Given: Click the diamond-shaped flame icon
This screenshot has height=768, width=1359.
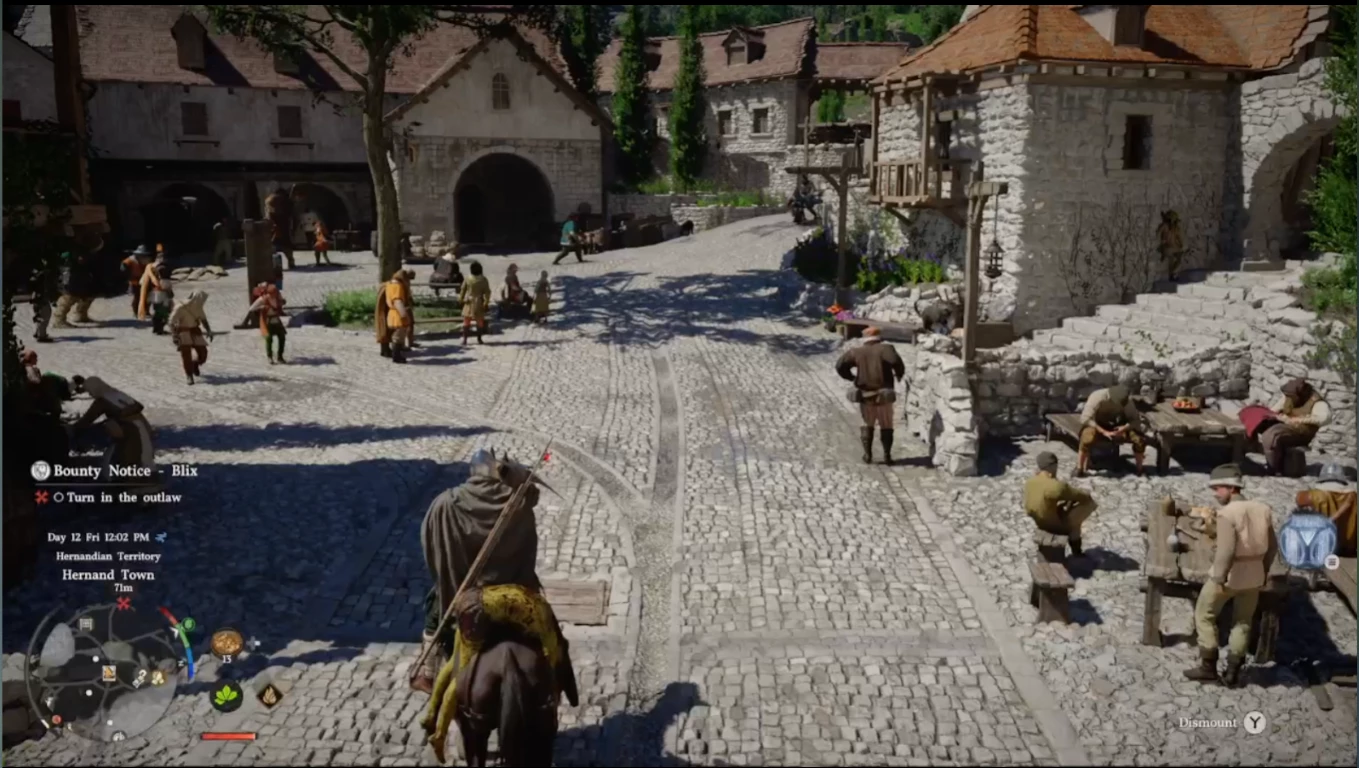Looking at the screenshot, I should pyautogui.click(x=269, y=695).
